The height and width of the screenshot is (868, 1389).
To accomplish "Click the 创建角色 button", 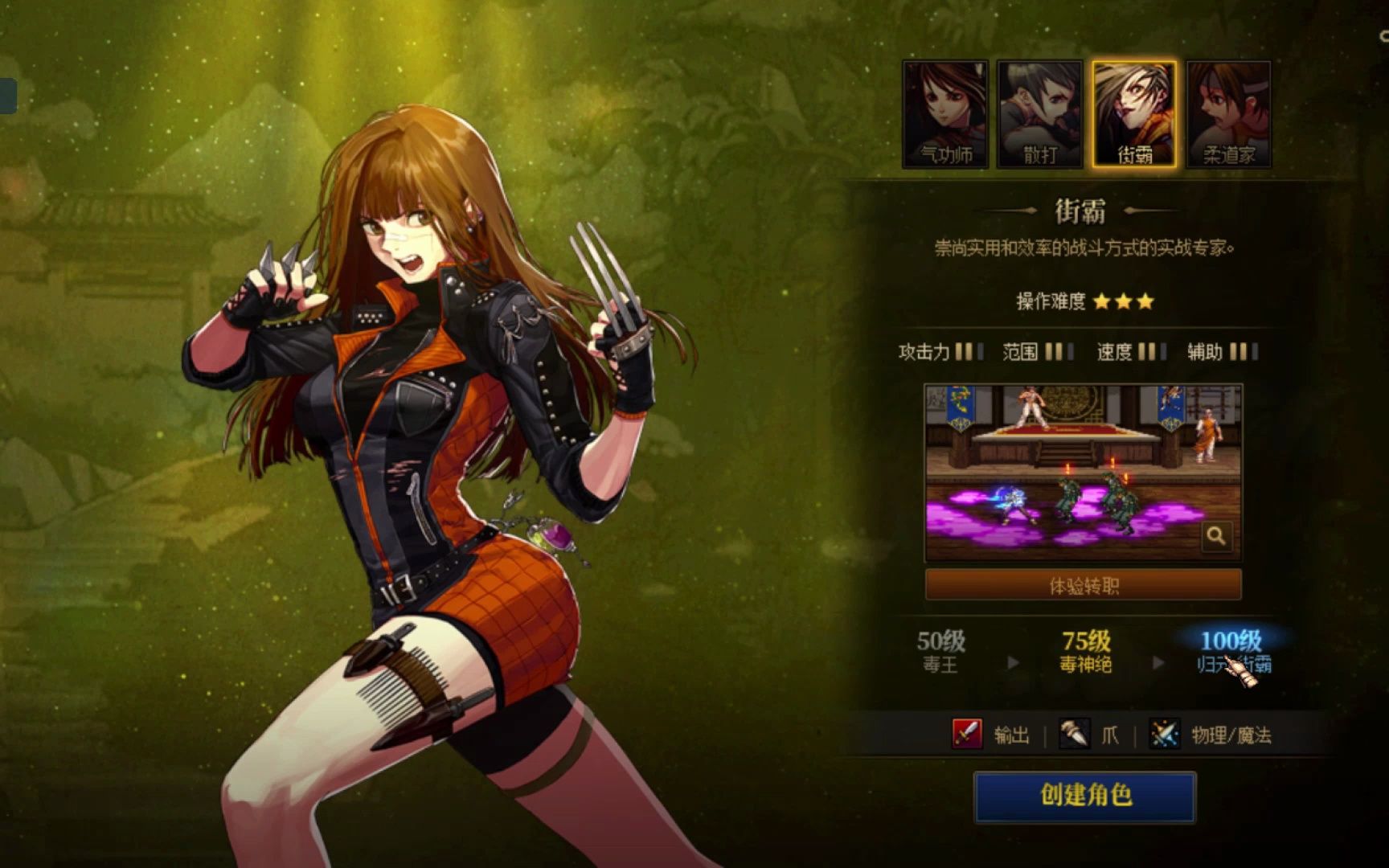I will click(1084, 796).
